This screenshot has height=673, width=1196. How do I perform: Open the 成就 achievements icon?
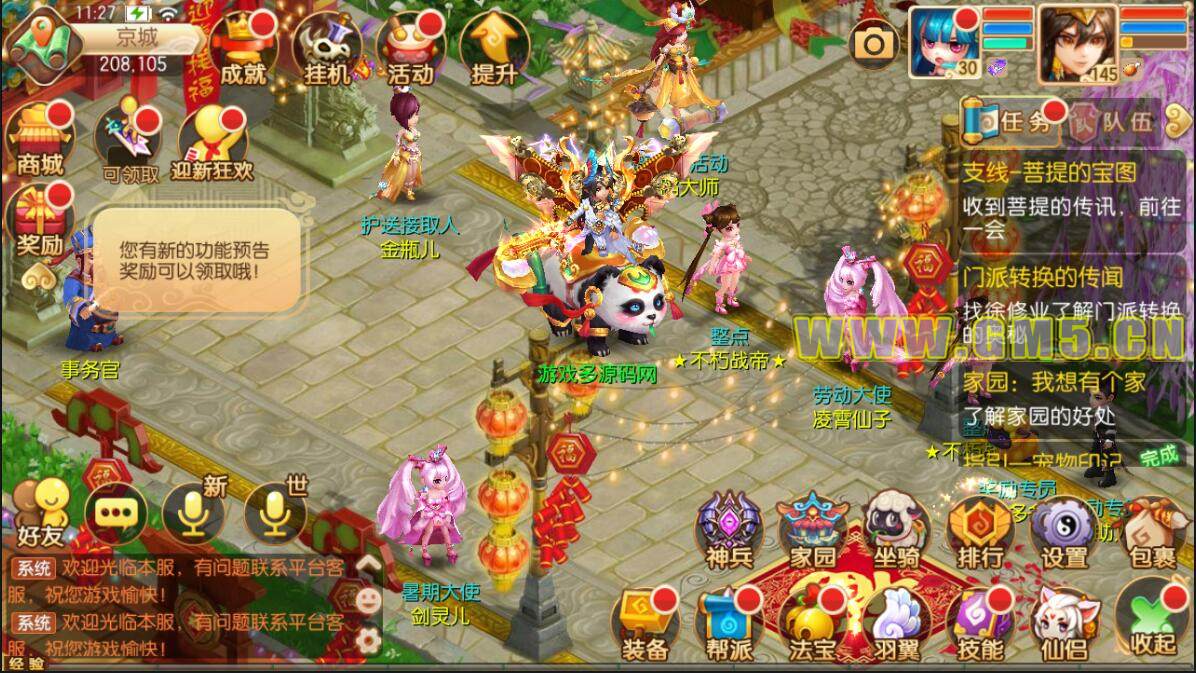coord(243,48)
